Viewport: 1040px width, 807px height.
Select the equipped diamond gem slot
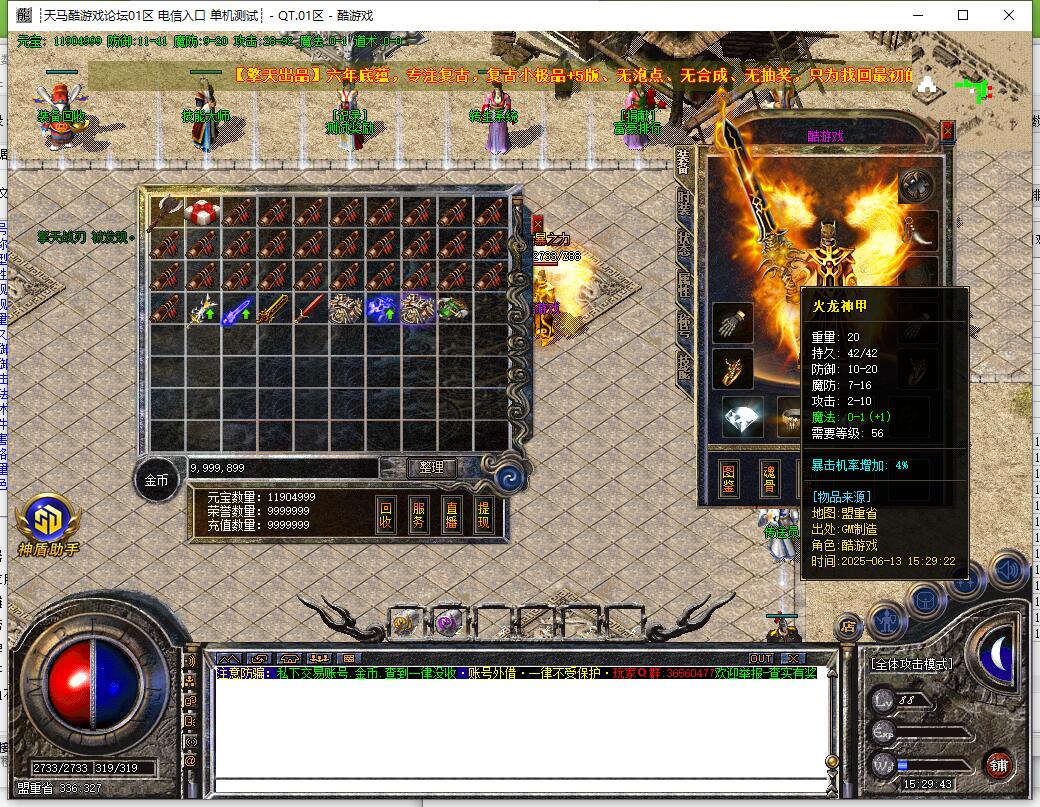[742, 418]
